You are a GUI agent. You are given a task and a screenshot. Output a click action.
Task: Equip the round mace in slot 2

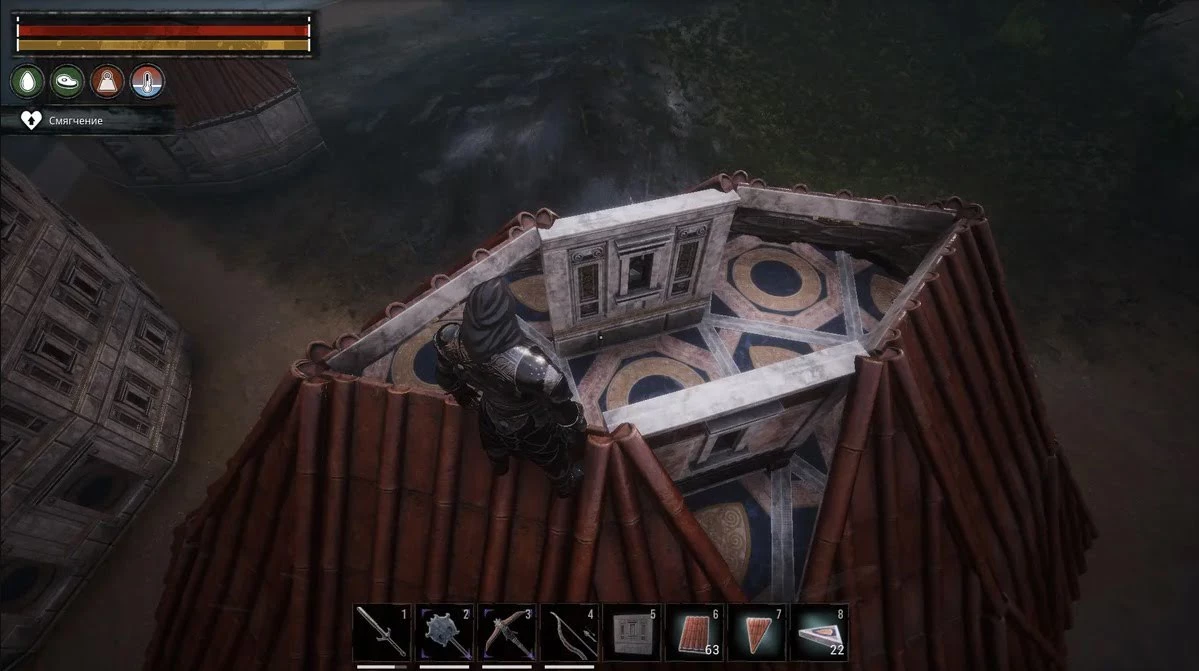(445, 632)
